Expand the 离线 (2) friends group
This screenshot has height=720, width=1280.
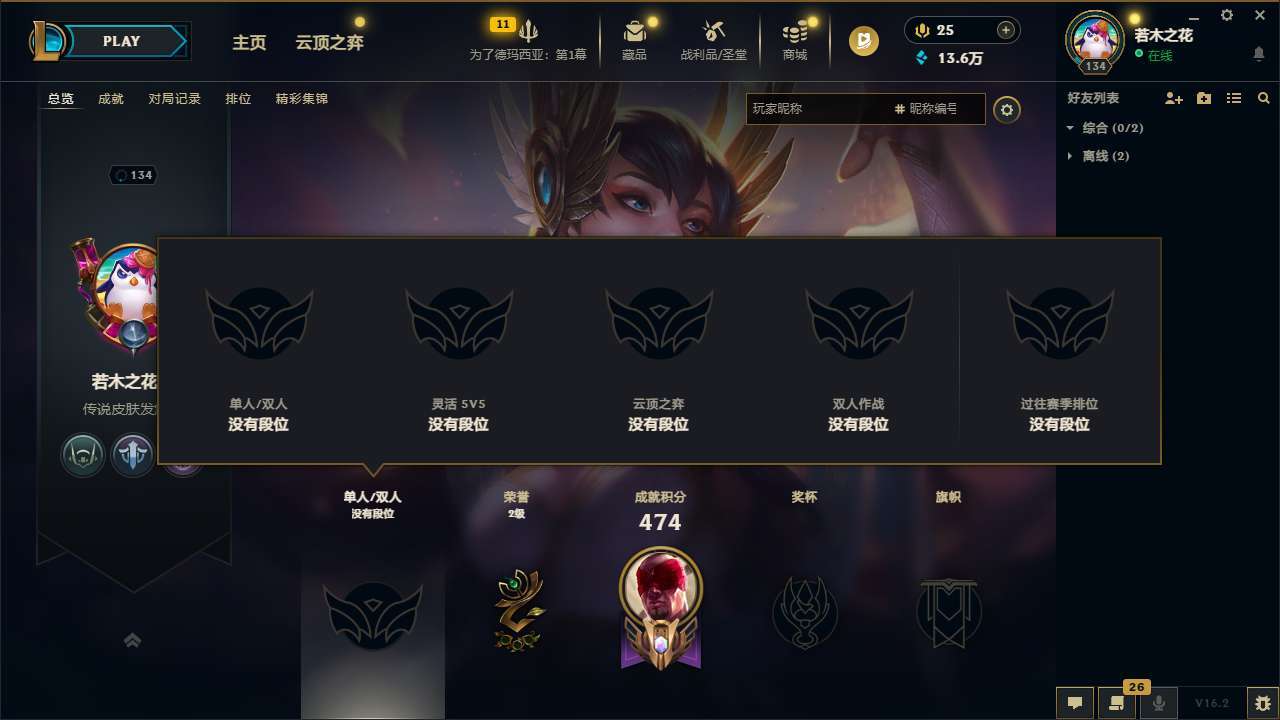(x=1069, y=156)
